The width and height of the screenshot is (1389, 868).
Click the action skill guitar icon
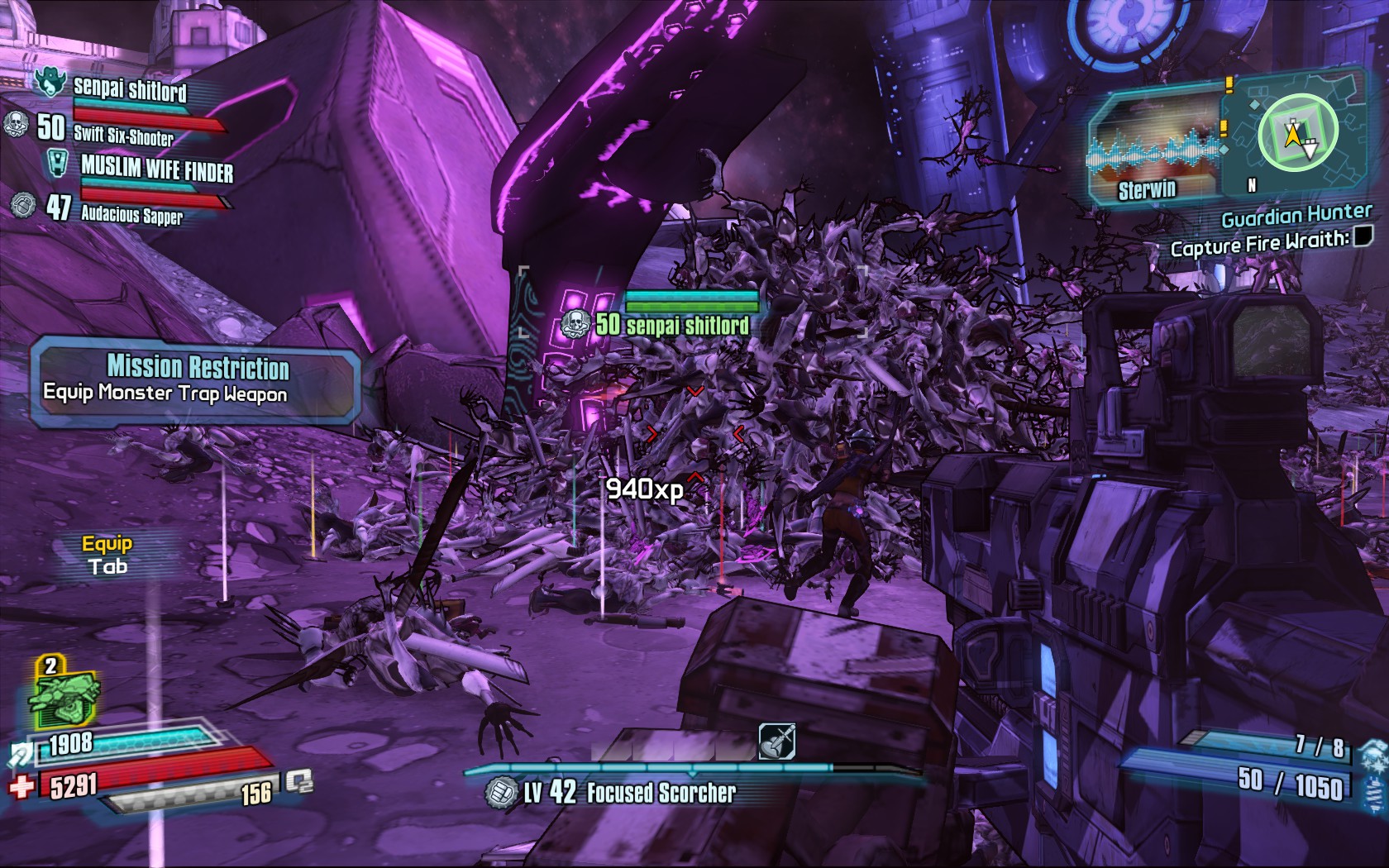click(x=776, y=742)
